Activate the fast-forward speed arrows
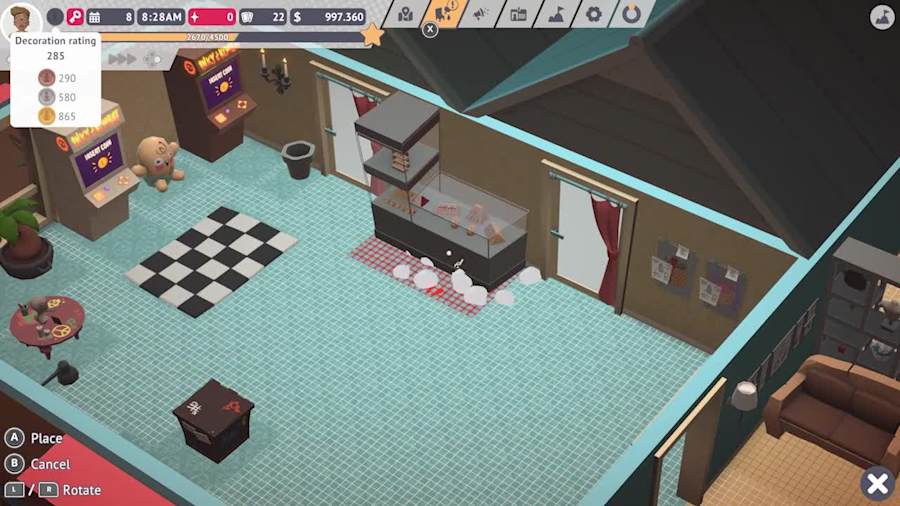Image resolution: width=900 pixels, height=506 pixels. pyautogui.click(x=122, y=59)
